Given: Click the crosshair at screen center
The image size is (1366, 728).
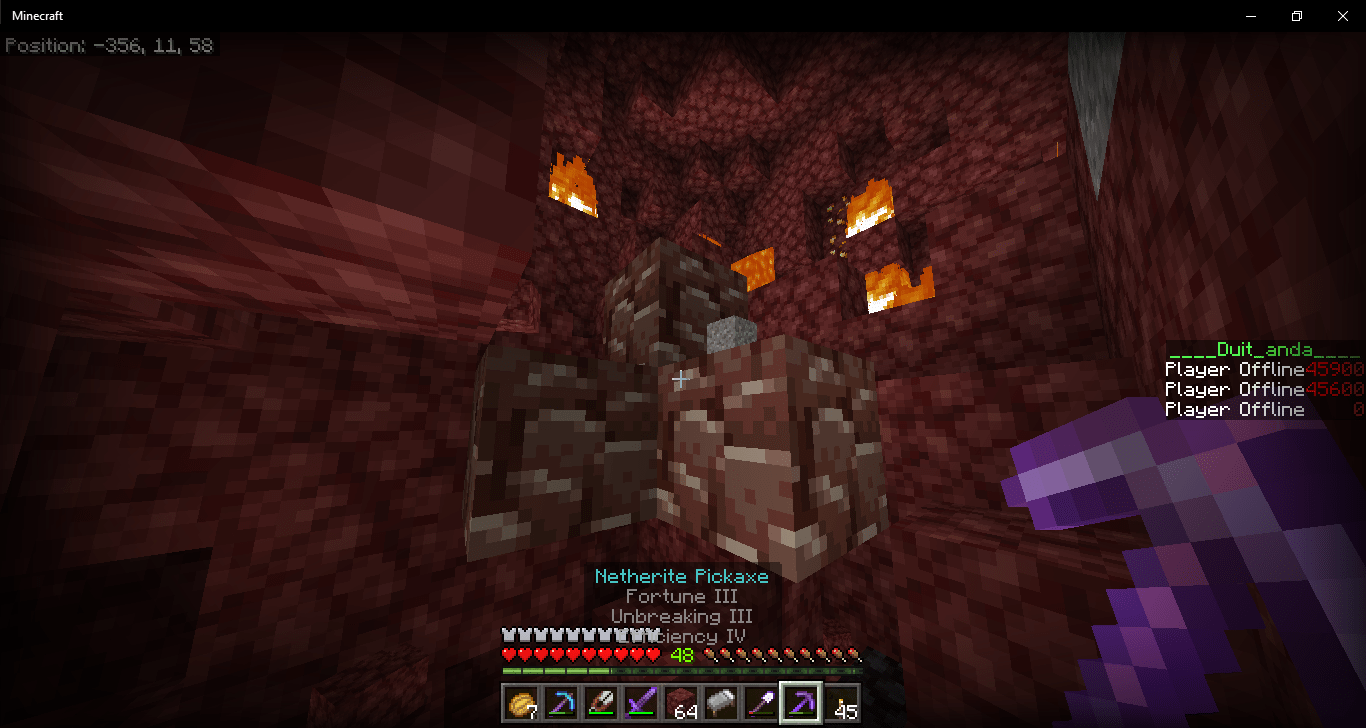Looking at the screenshot, I should [679, 380].
